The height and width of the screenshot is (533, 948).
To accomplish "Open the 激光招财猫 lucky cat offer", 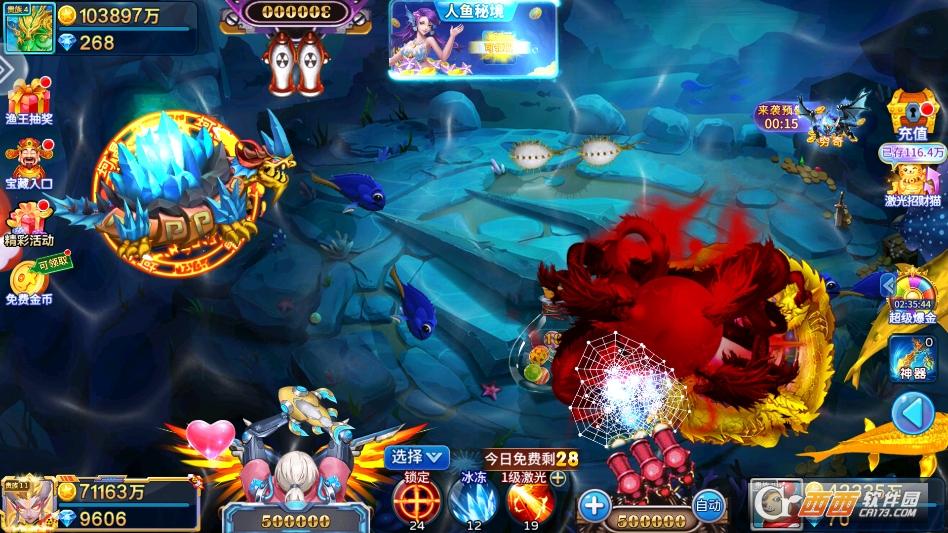I will (x=912, y=183).
